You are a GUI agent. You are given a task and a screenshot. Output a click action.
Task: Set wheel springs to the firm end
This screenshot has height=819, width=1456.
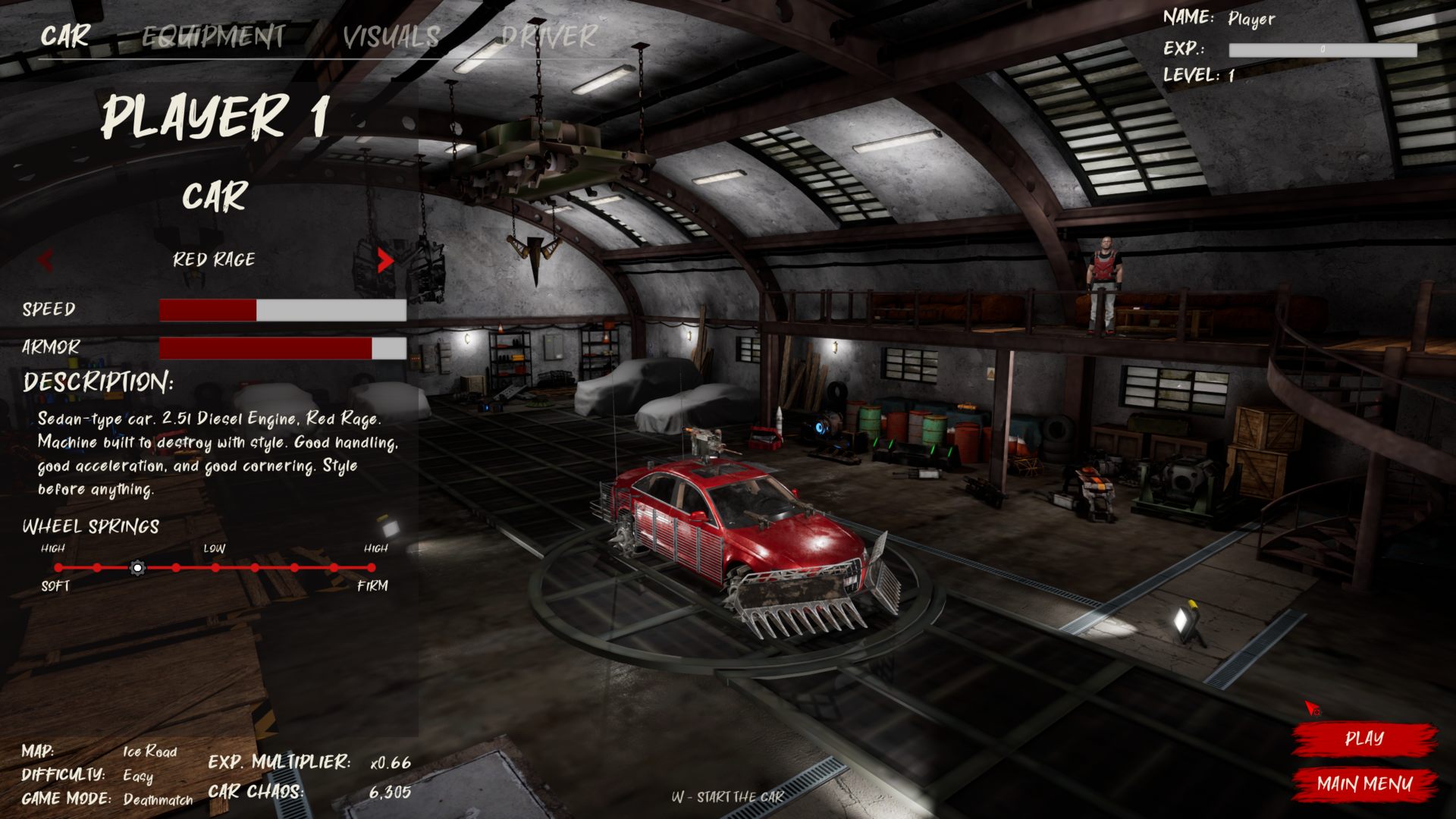point(371,567)
